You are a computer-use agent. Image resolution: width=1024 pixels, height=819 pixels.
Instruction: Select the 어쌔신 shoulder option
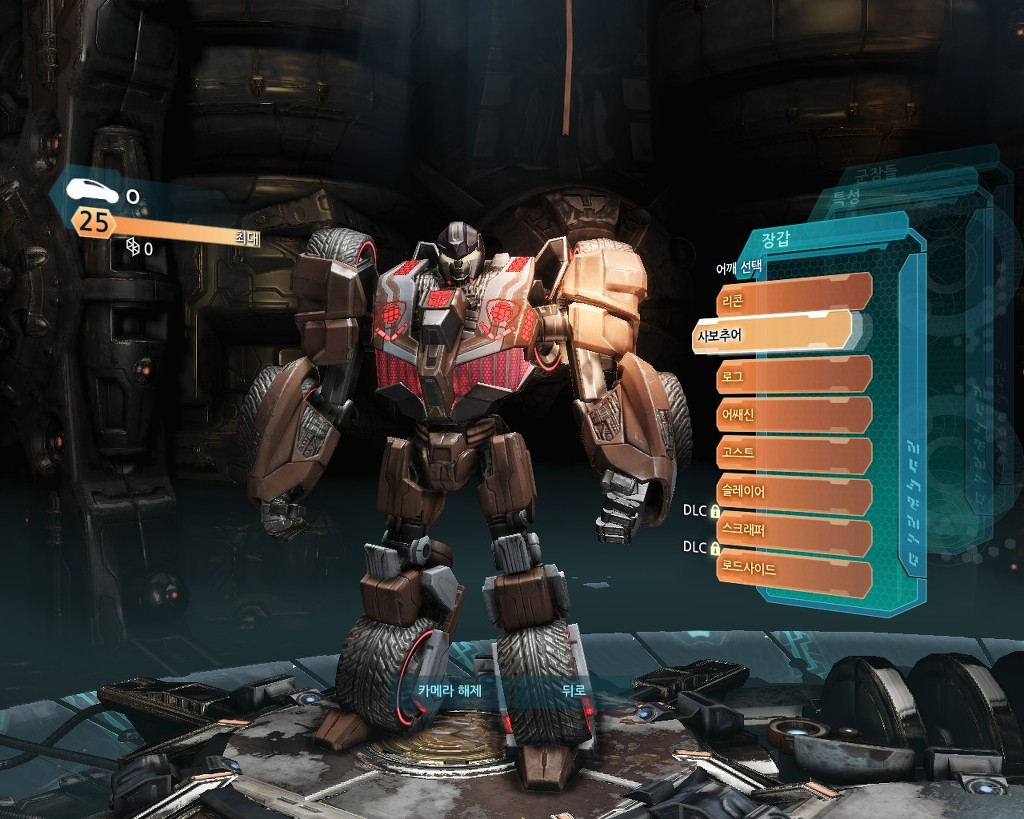[x=793, y=413]
